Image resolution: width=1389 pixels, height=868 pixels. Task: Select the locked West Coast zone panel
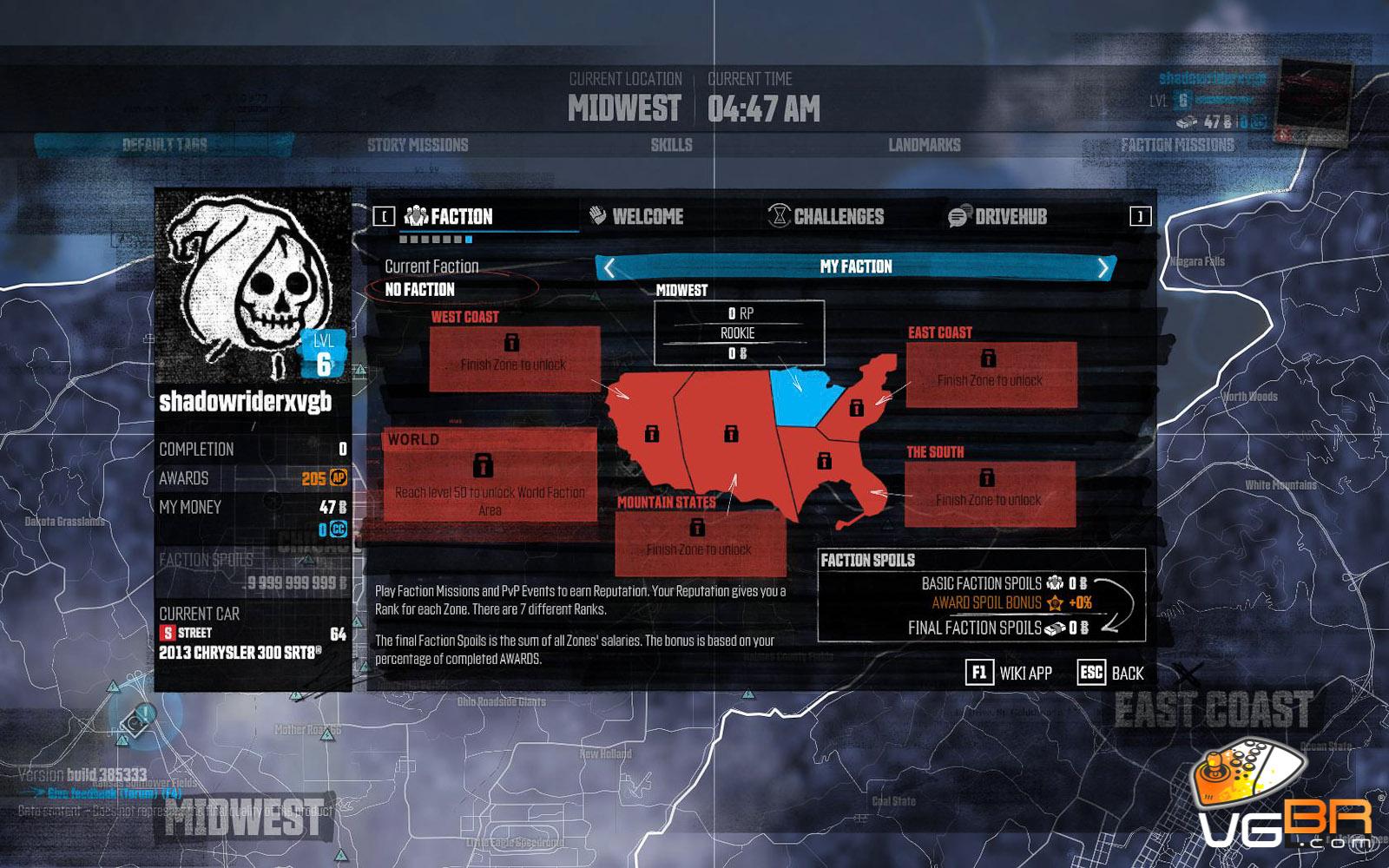tap(515, 358)
